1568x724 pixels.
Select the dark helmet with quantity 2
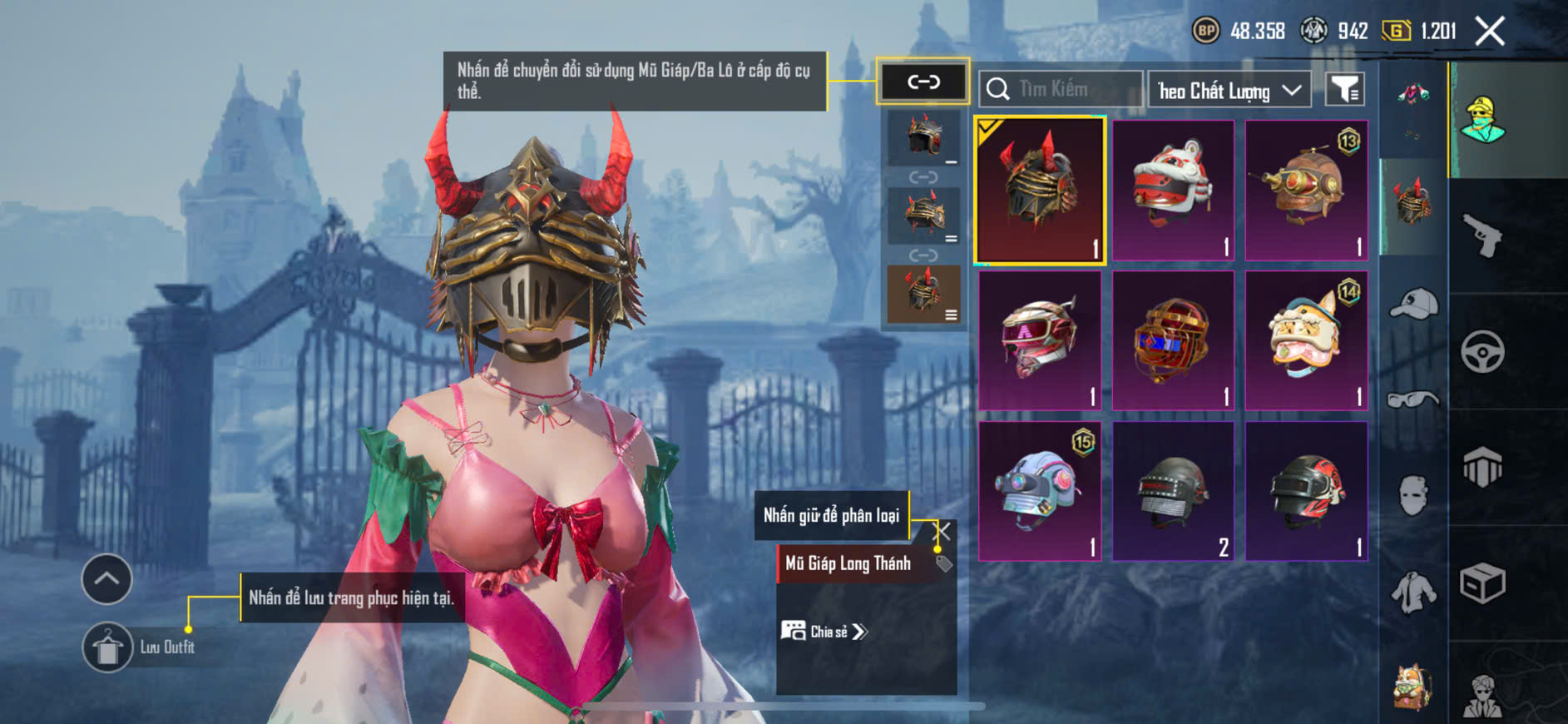(1173, 491)
